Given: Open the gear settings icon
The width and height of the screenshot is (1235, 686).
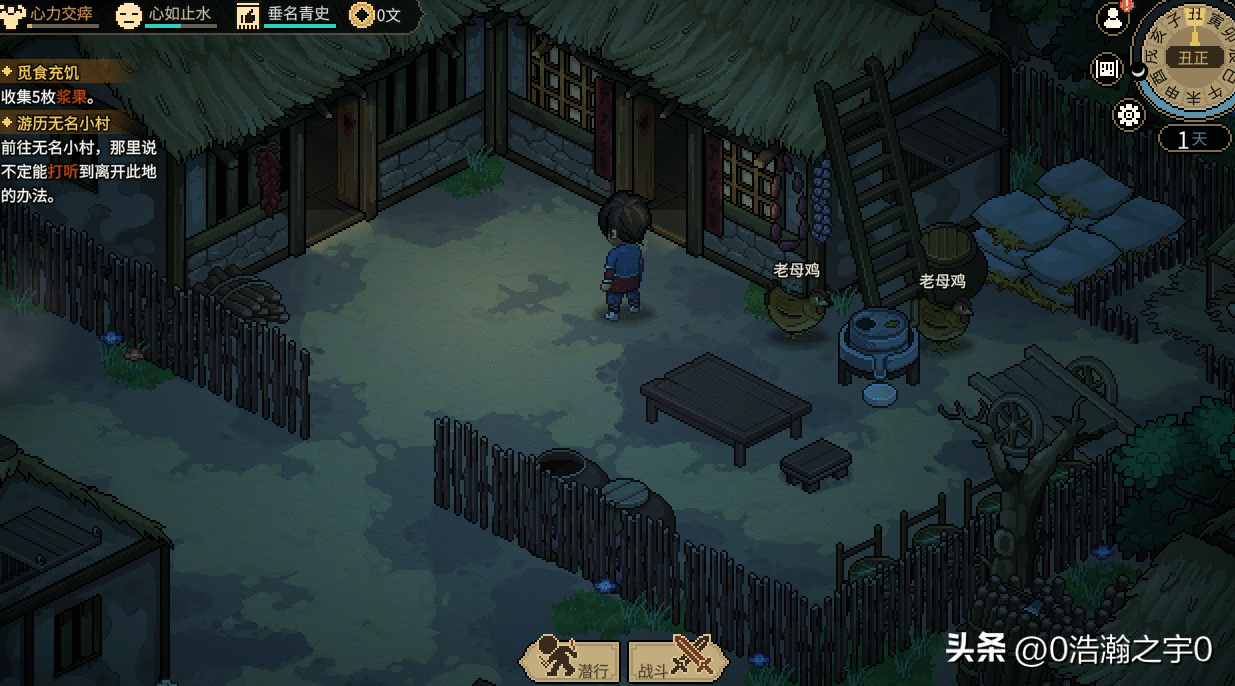Looking at the screenshot, I should point(1130,115).
